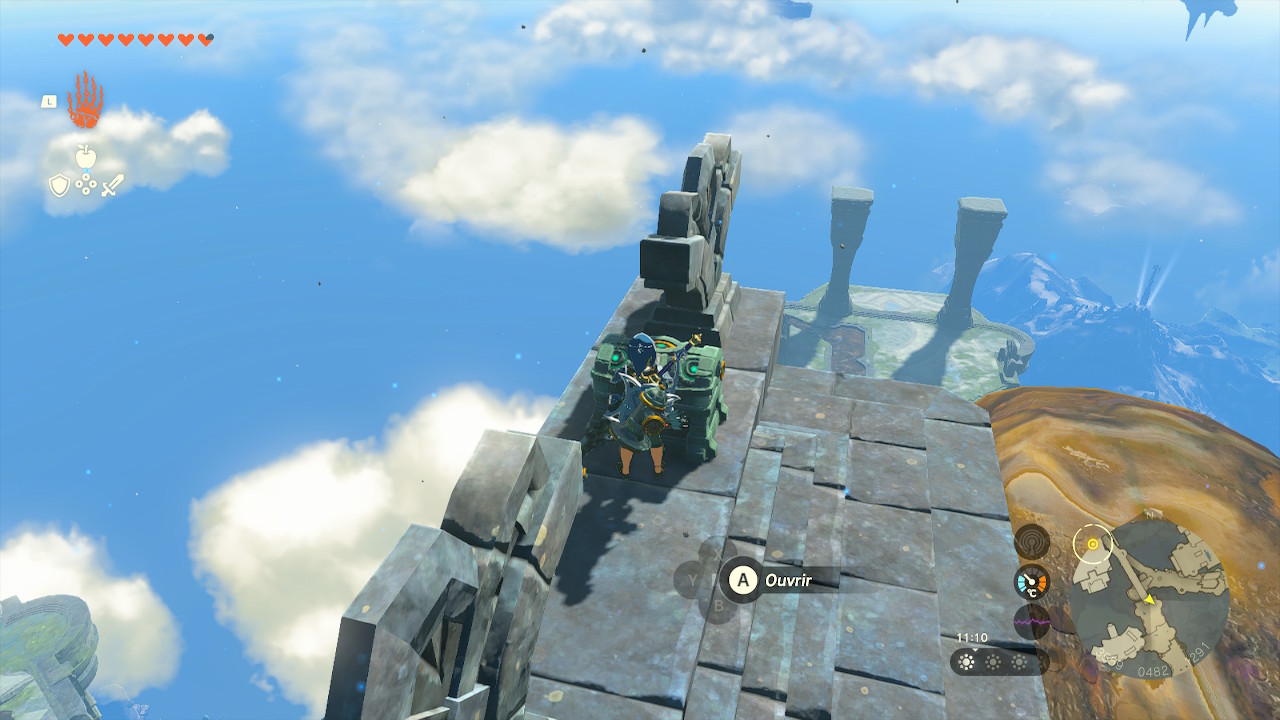Choose the sword weapon quick-menu icon

(x=112, y=185)
